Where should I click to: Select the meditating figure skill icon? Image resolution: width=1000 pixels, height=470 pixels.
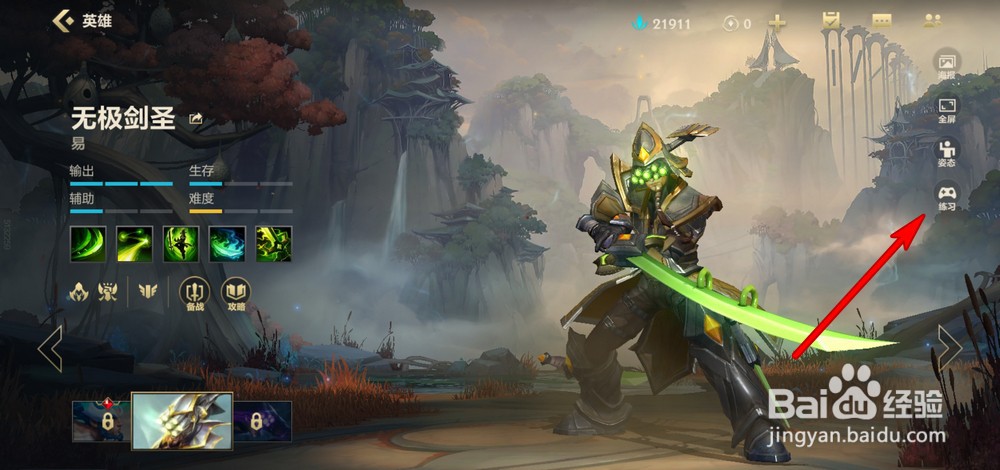(x=180, y=243)
